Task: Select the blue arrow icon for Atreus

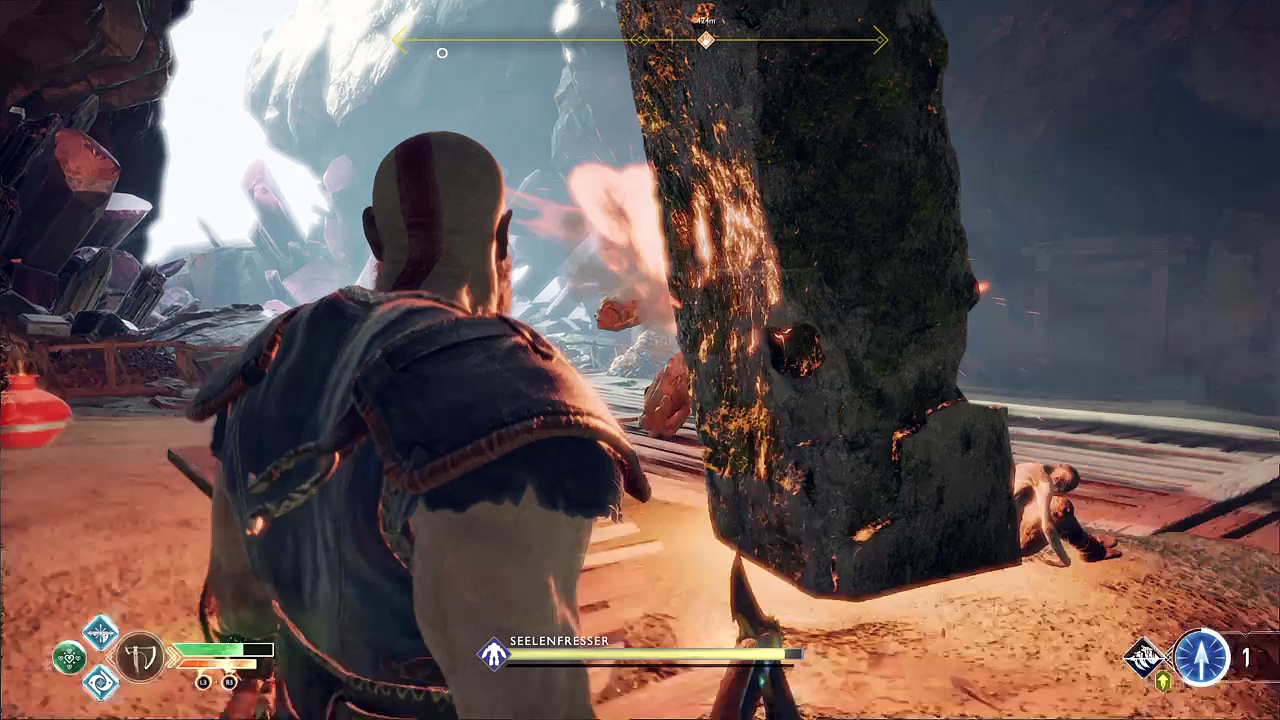Action: pos(1201,657)
